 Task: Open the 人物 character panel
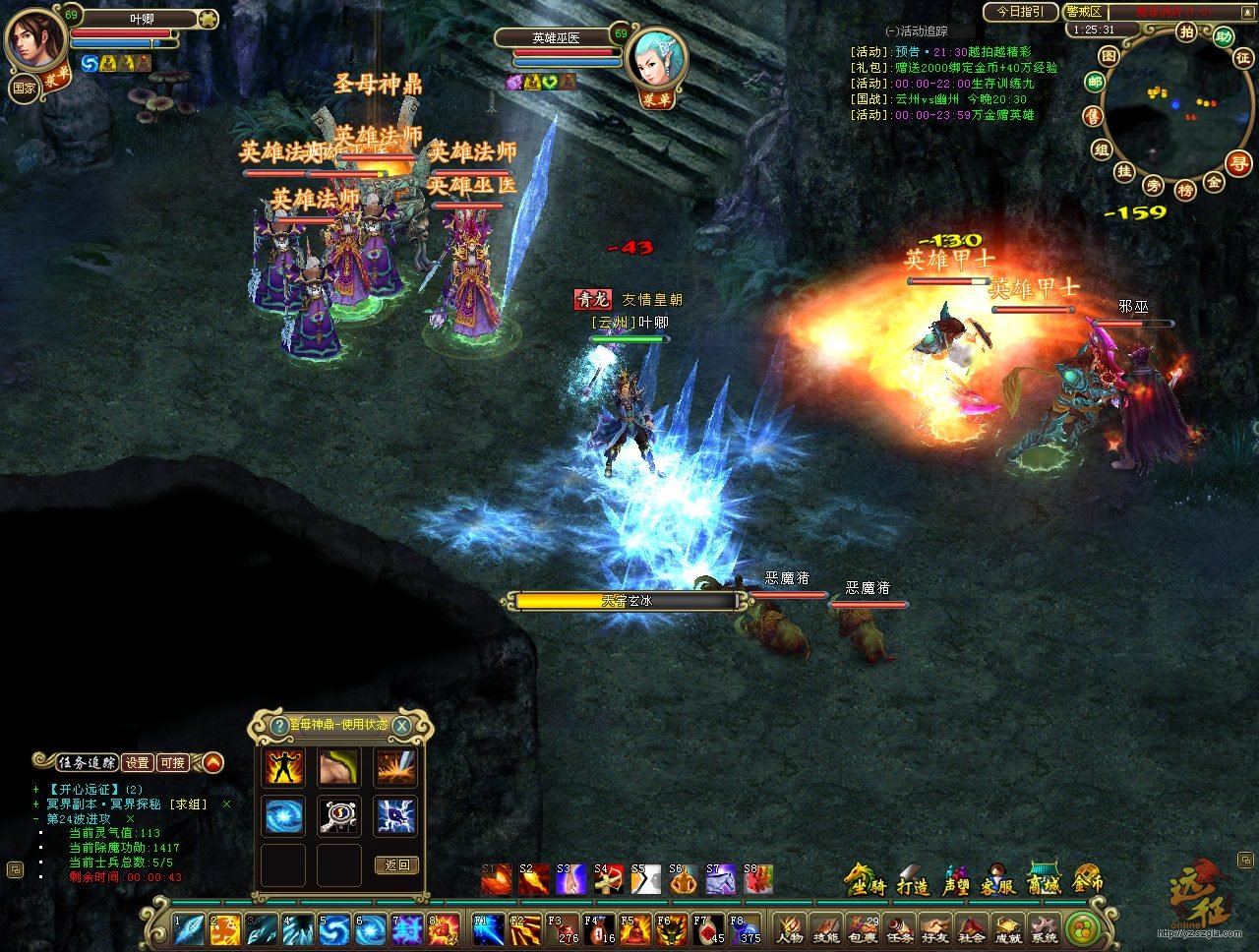(x=789, y=927)
